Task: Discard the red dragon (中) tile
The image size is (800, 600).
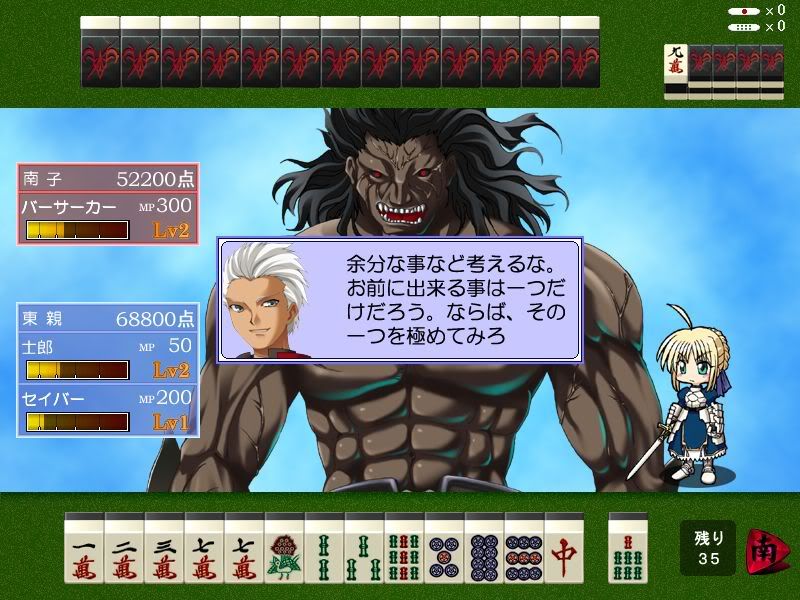Action: [x=564, y=549]
